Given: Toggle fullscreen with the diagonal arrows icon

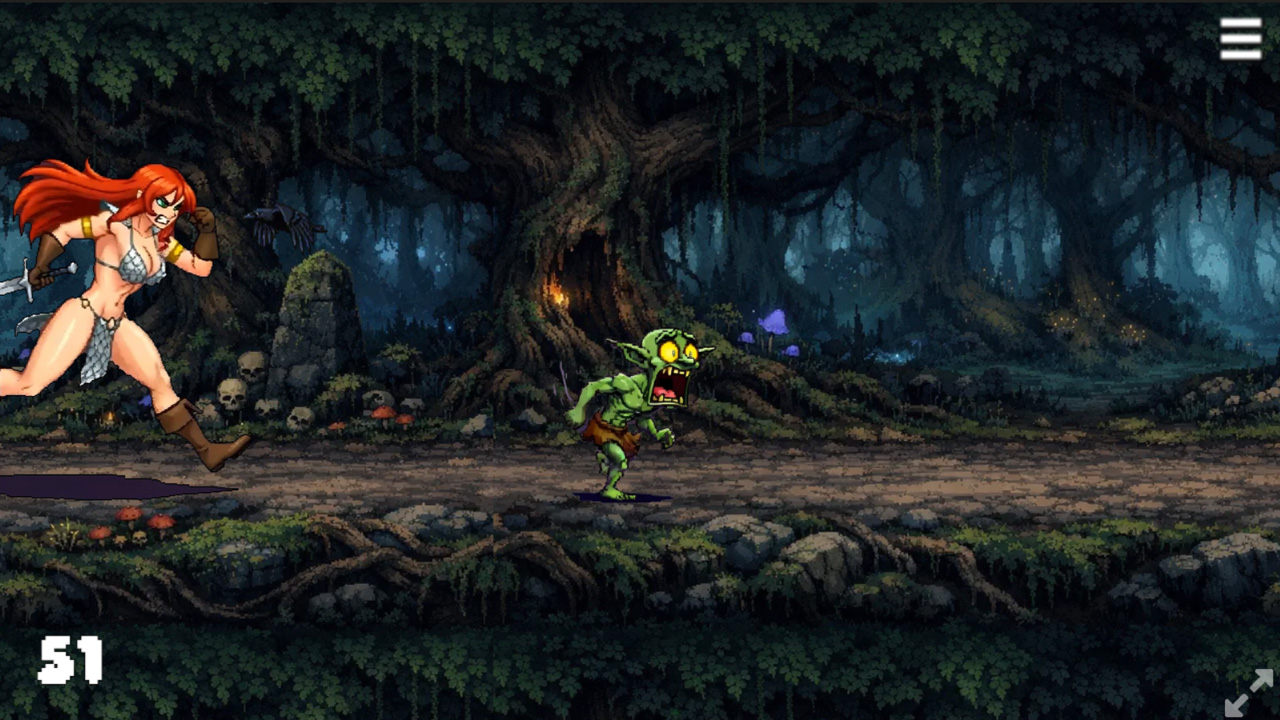Looking at the screenshot, I should click(x=1249, y=692).
